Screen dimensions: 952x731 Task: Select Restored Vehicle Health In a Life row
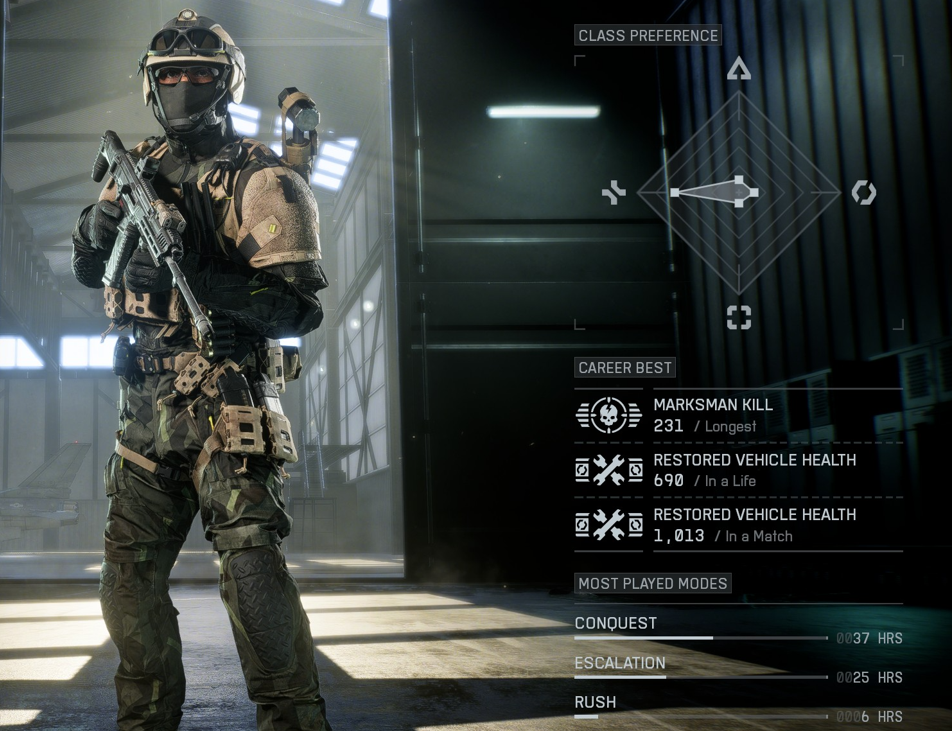click(x=738, y=470)
